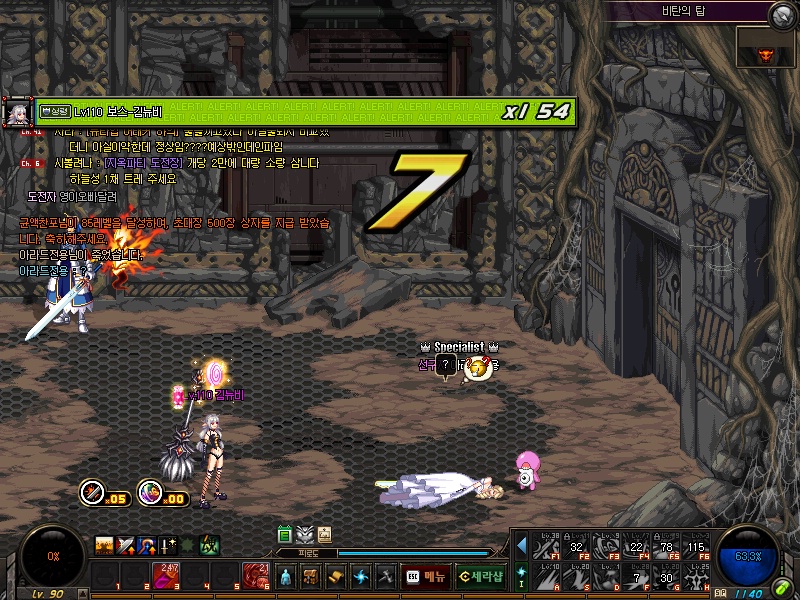The width and height of the screenshot is (800, 600).
Task: Use the red swirl item in quickslot 6
Action: (254, 576)
